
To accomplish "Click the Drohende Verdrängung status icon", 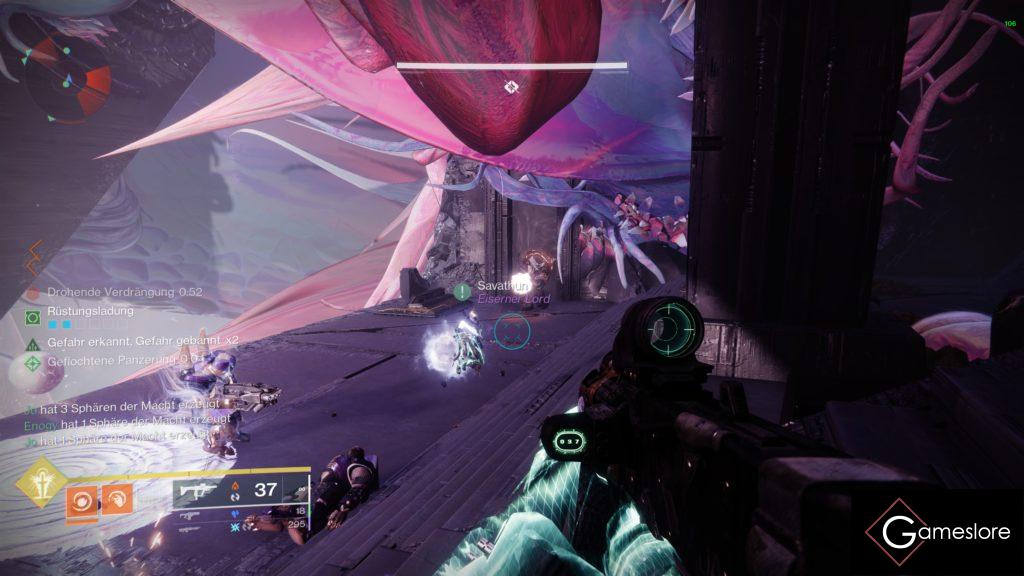I will pyautogui.click(x=32, y=292).
